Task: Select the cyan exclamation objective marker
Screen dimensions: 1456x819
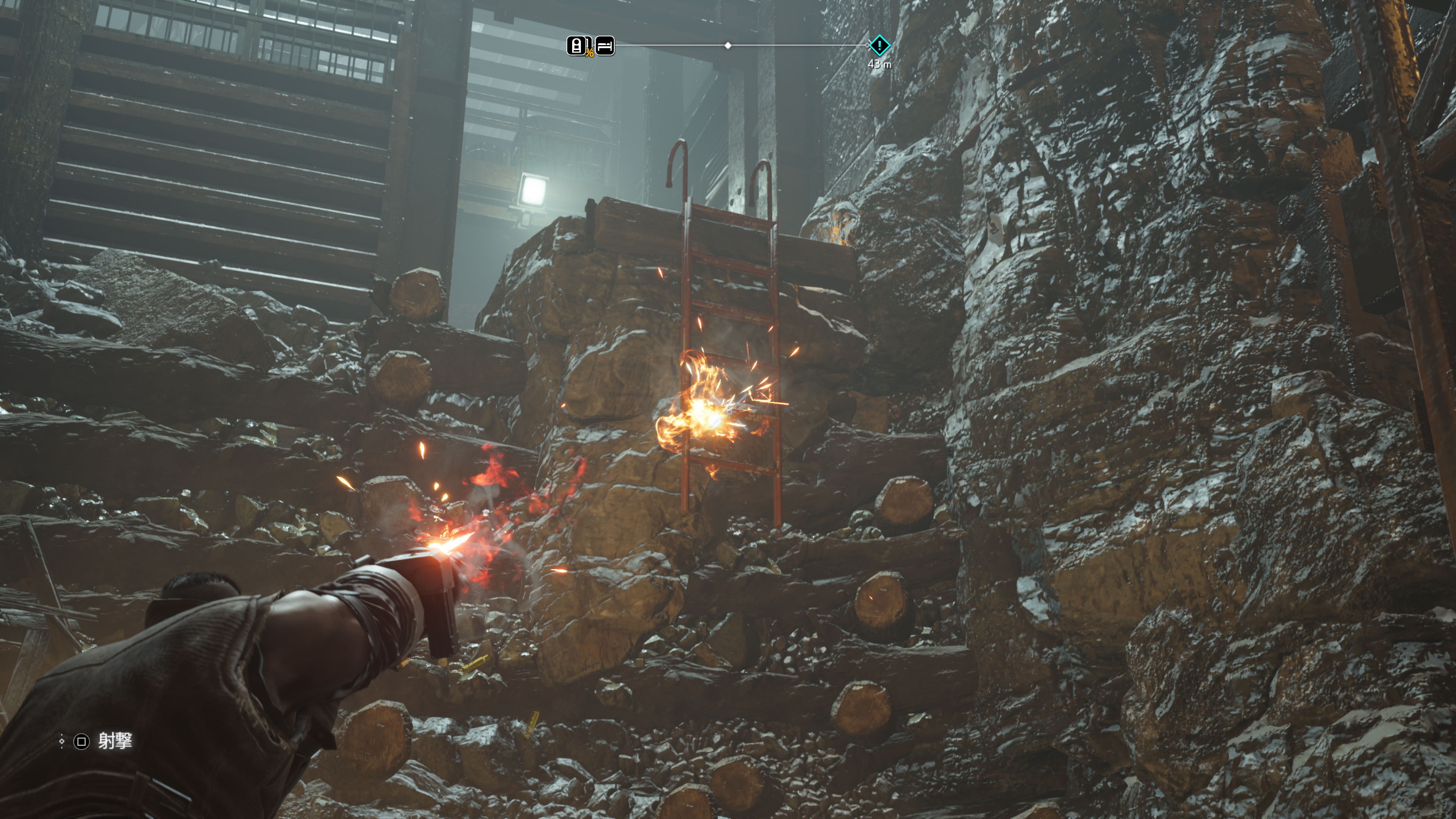Action: coord(879,45)
